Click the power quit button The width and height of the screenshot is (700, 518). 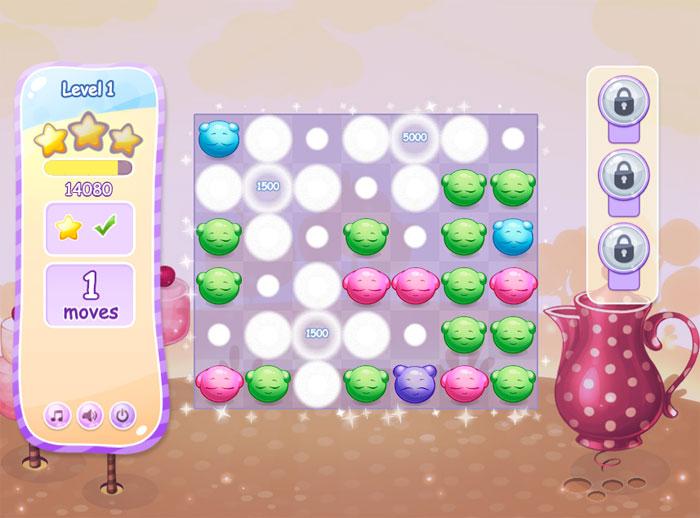[x=122, y=414]
